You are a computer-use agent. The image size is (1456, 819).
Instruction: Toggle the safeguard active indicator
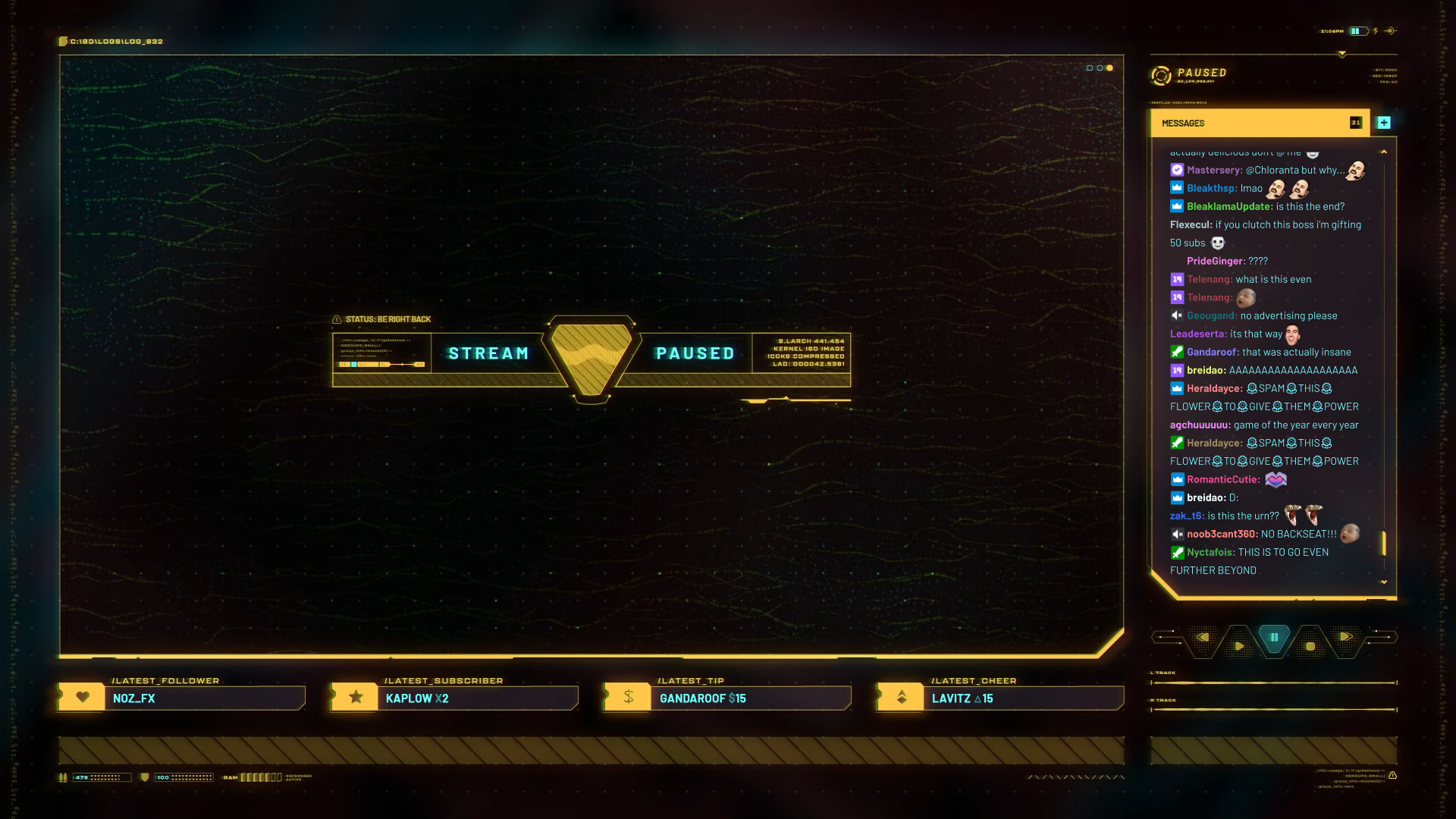(x=299, y=777)
